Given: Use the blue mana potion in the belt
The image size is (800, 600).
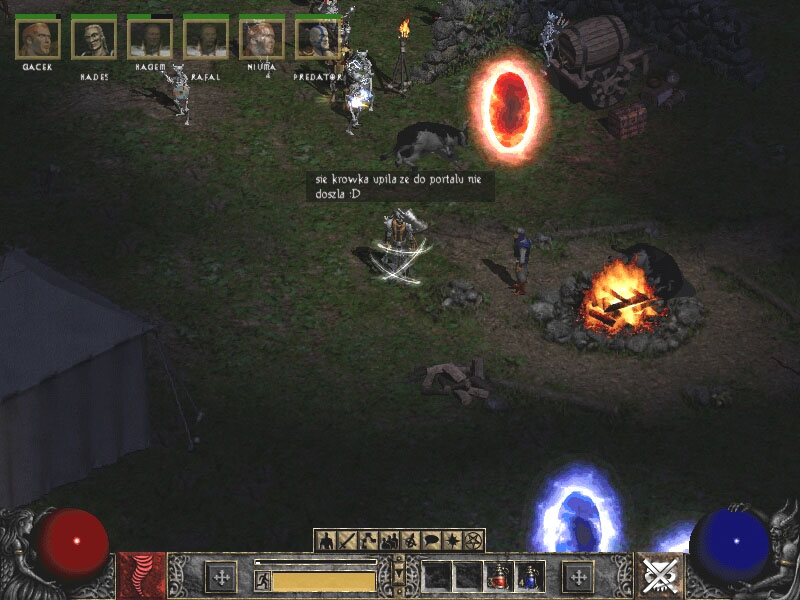Looking at the screenshot, I should [x=530, y=576].
